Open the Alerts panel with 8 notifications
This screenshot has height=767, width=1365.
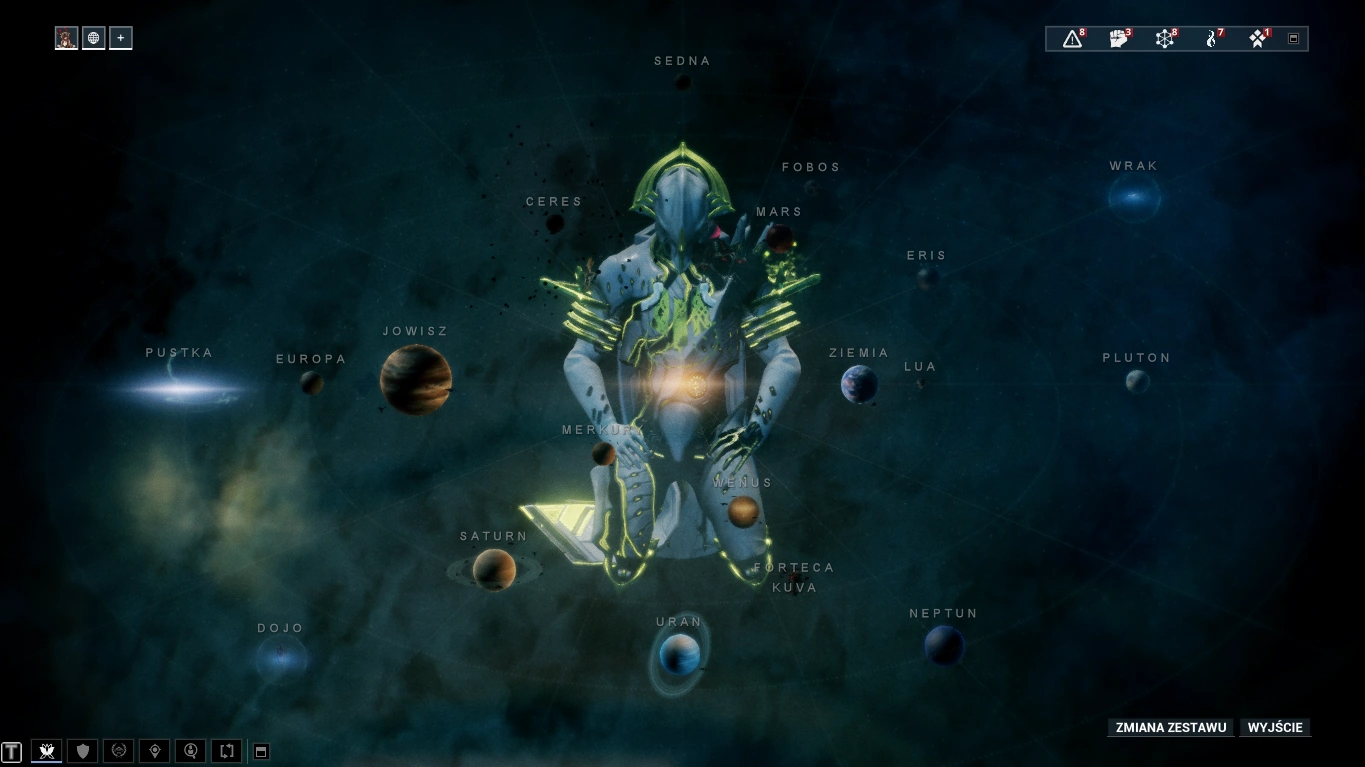[x=1072, y=38]
